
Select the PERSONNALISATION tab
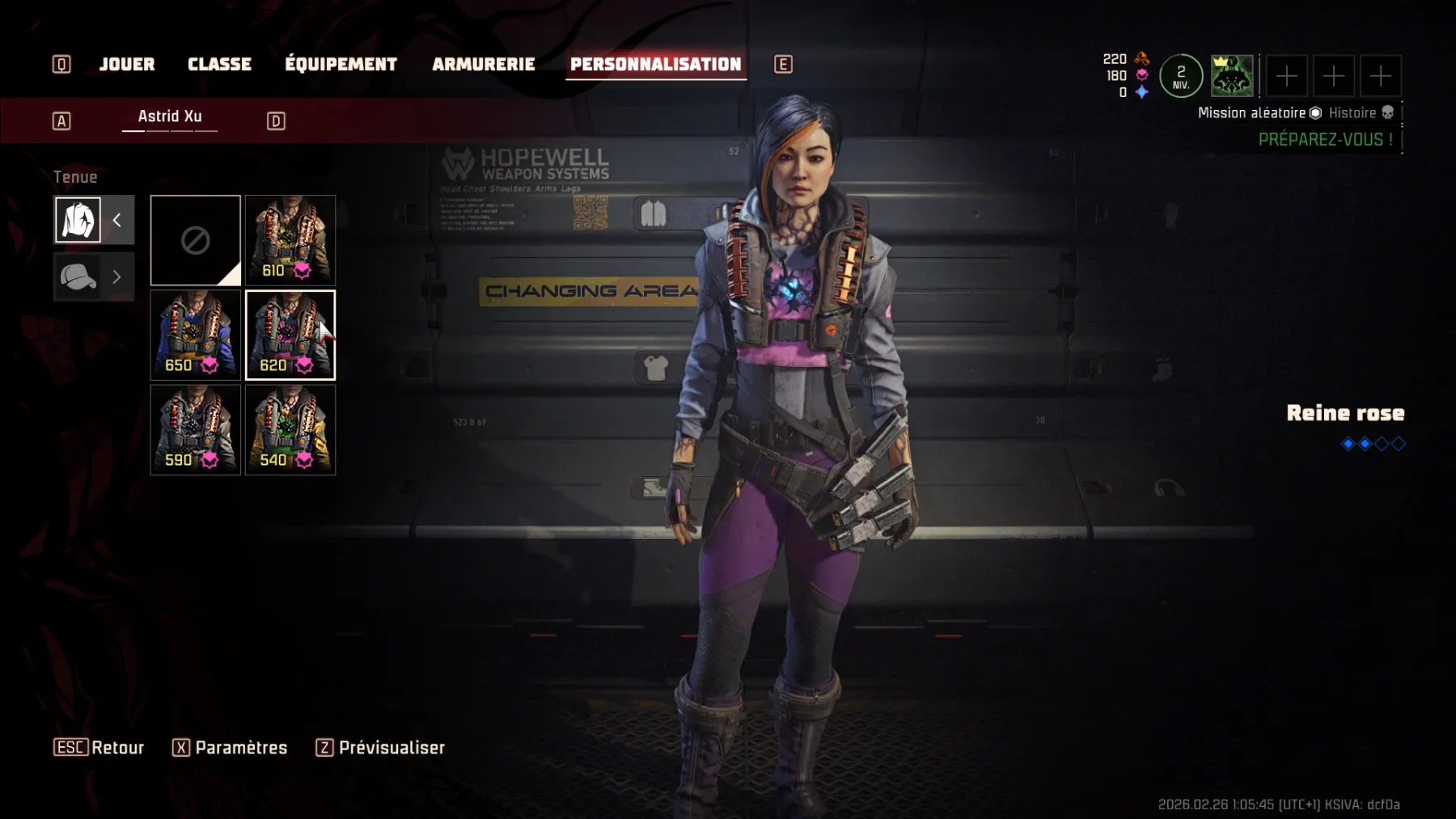click(x=655, y=65)
